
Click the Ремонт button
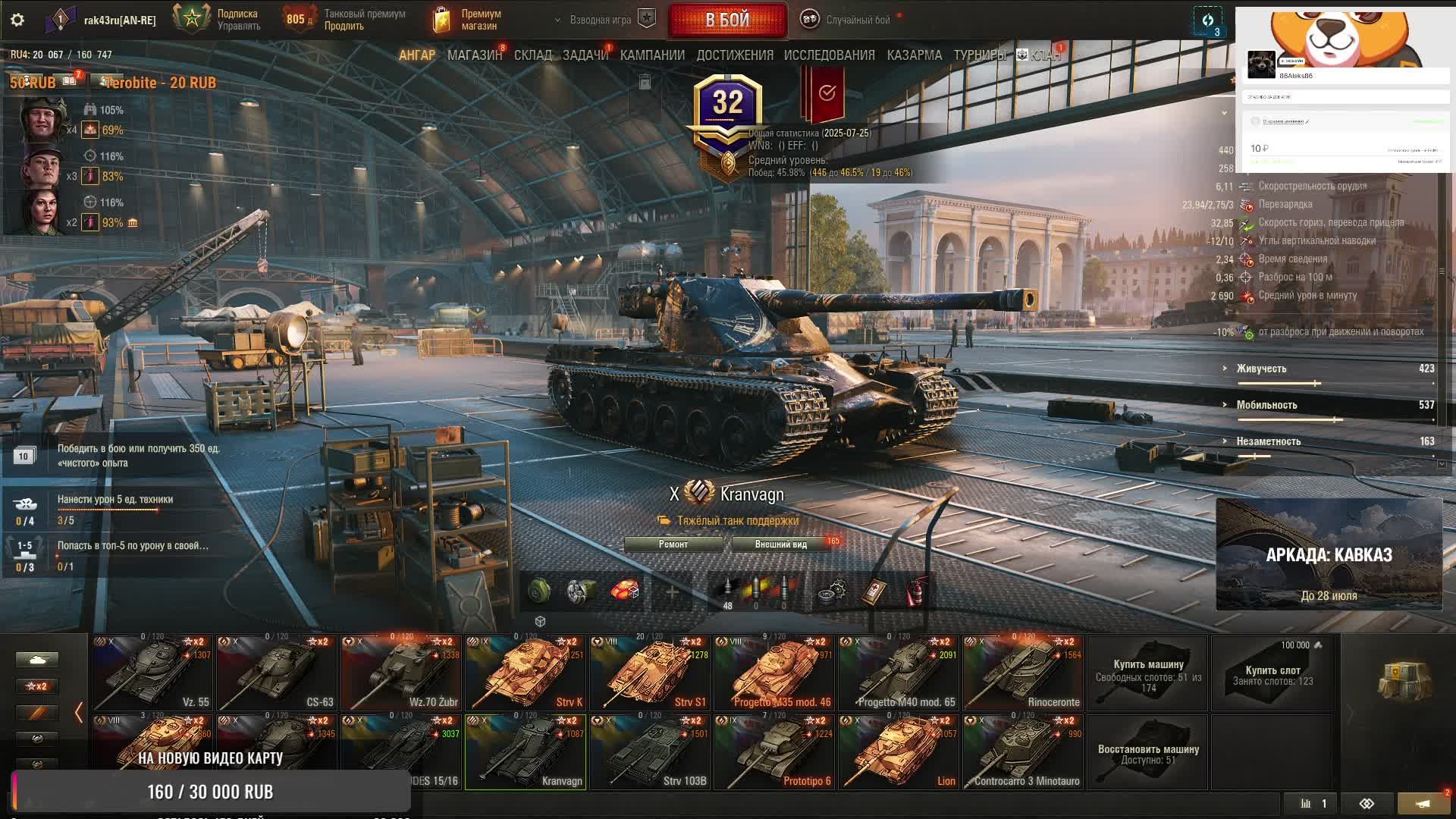(x=673, y=544)
